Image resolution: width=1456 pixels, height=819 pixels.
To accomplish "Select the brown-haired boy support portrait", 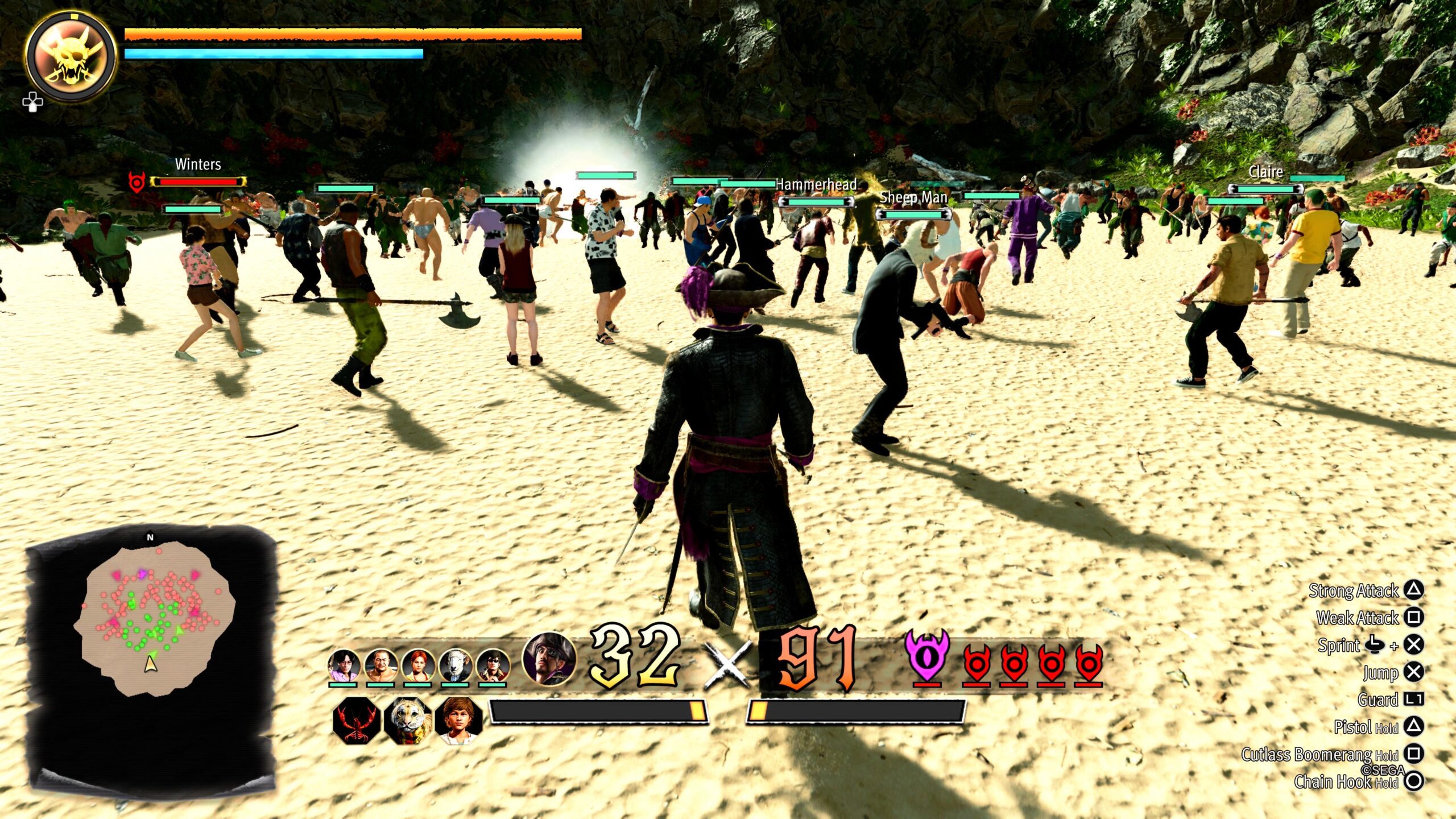I will [458, 721].
